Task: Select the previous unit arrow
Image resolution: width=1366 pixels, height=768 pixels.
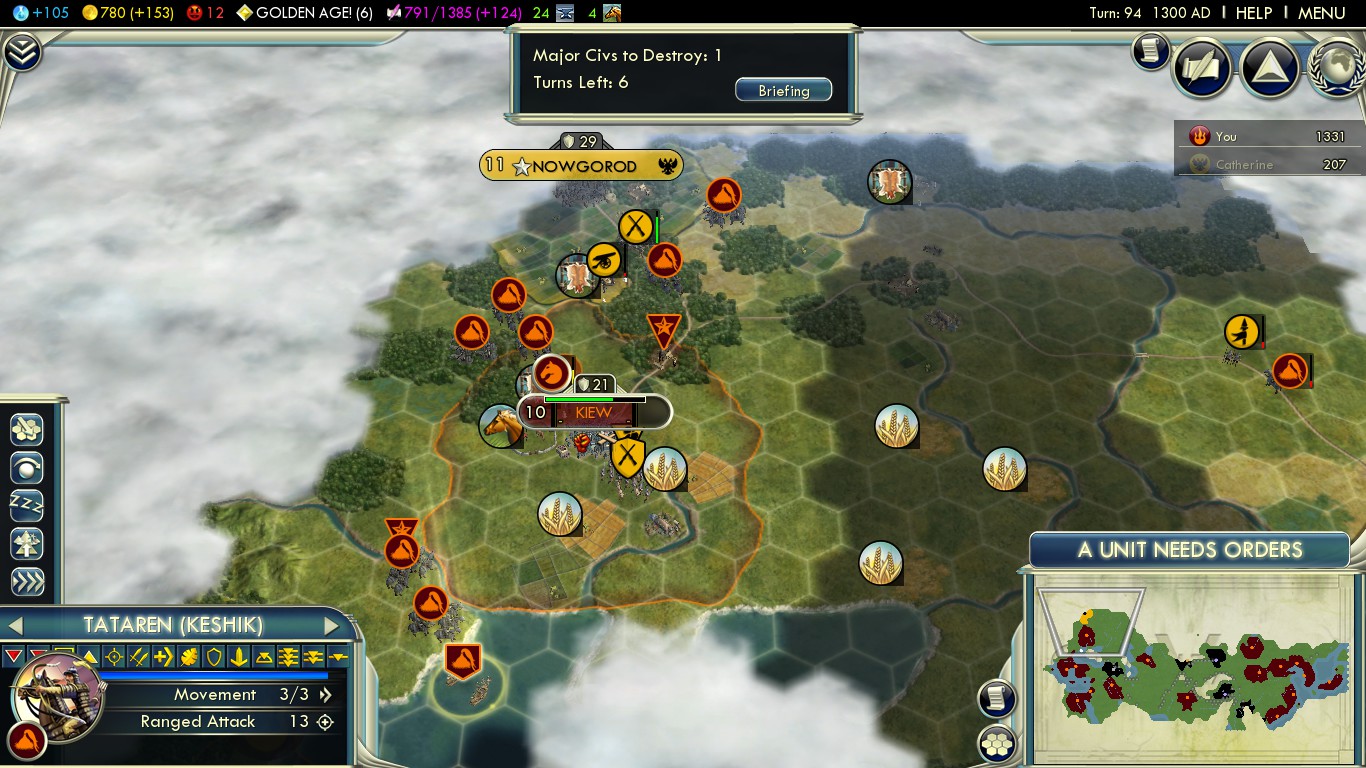Action: [x=14, y=626]
